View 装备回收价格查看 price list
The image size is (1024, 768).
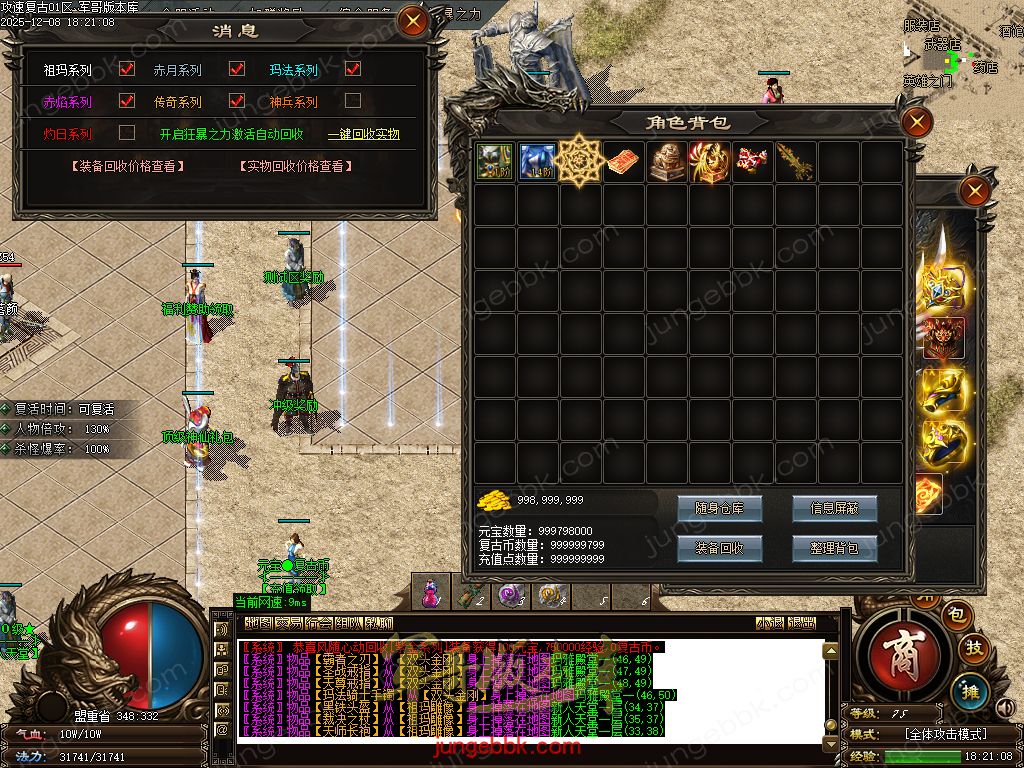(x=127, y=167)
